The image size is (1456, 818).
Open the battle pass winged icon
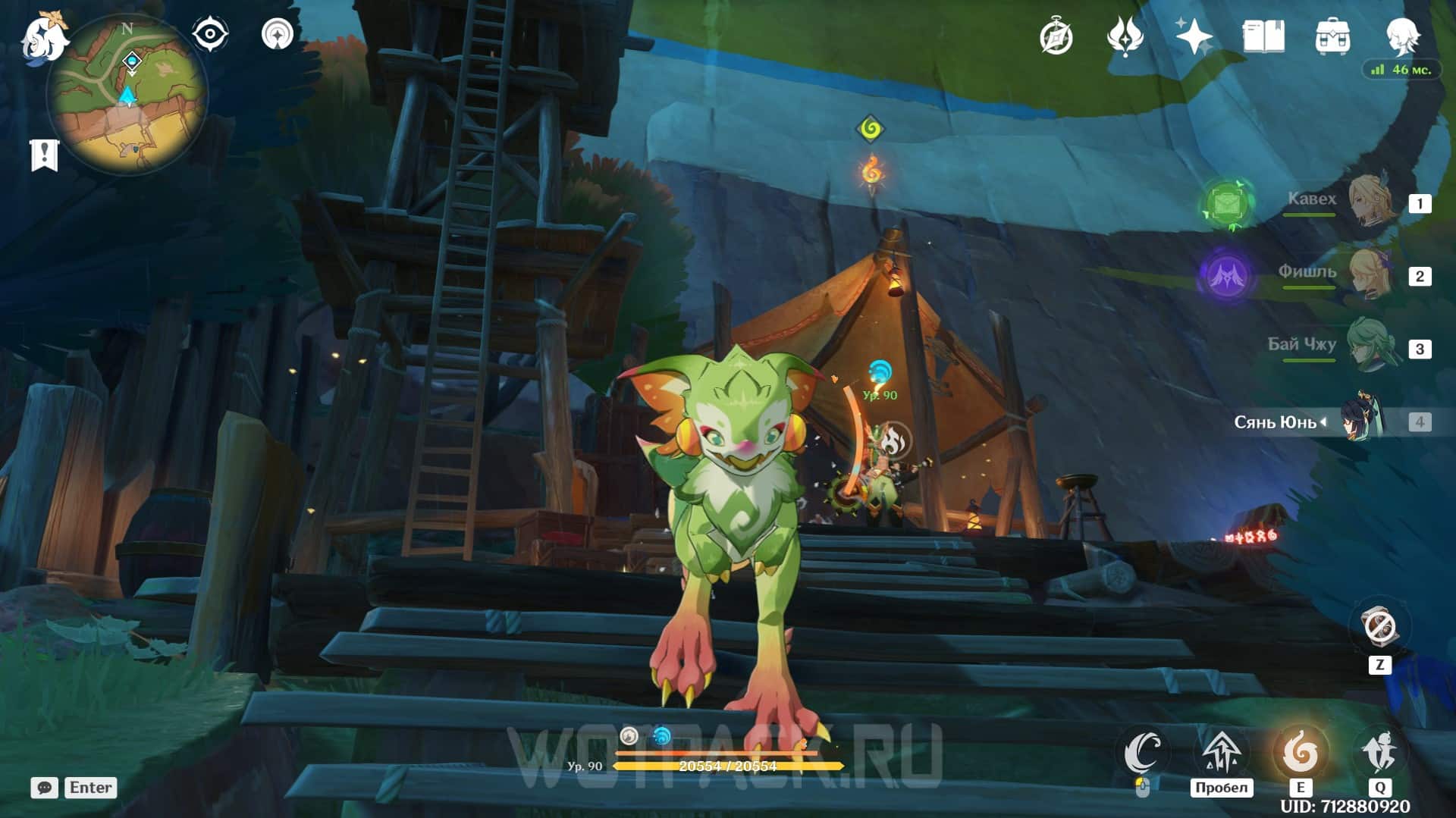point(1125,36)
